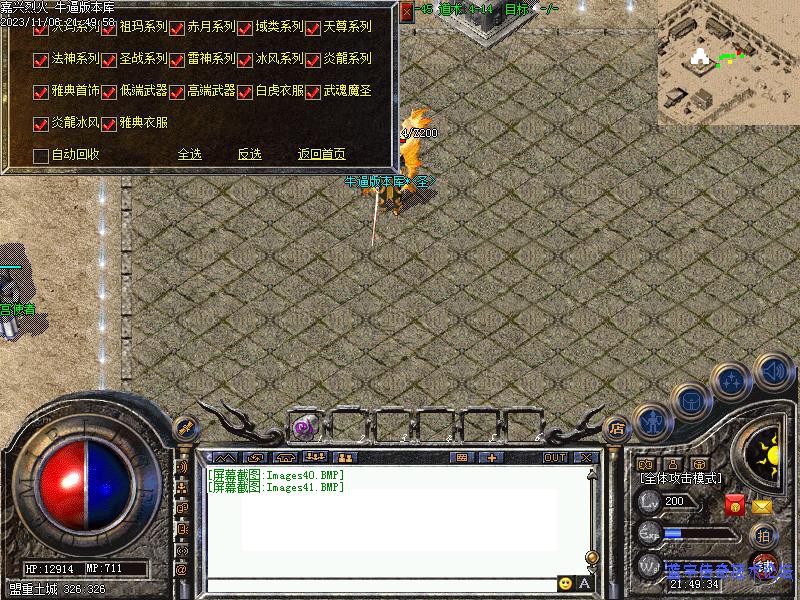Screen dimensions: 800x600
Task: Open the red envelope gift icon
Action: click(736, 505)
